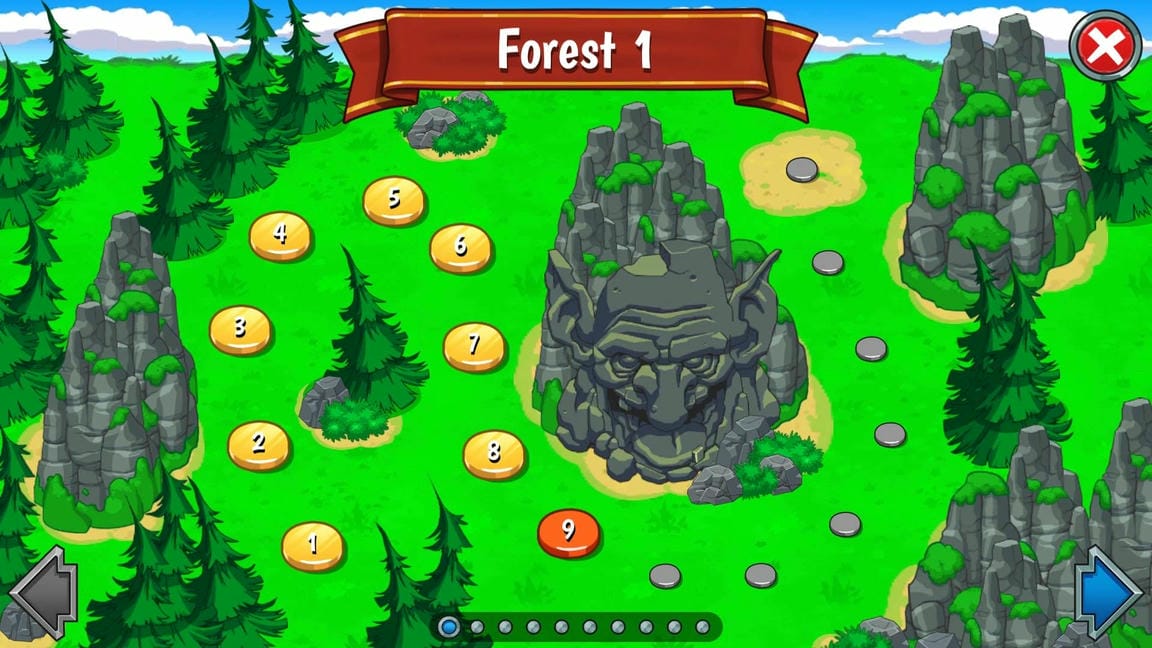1152x648 pixels.
Task: Choose level 6 gold node
Action: [x=461, y=246]
